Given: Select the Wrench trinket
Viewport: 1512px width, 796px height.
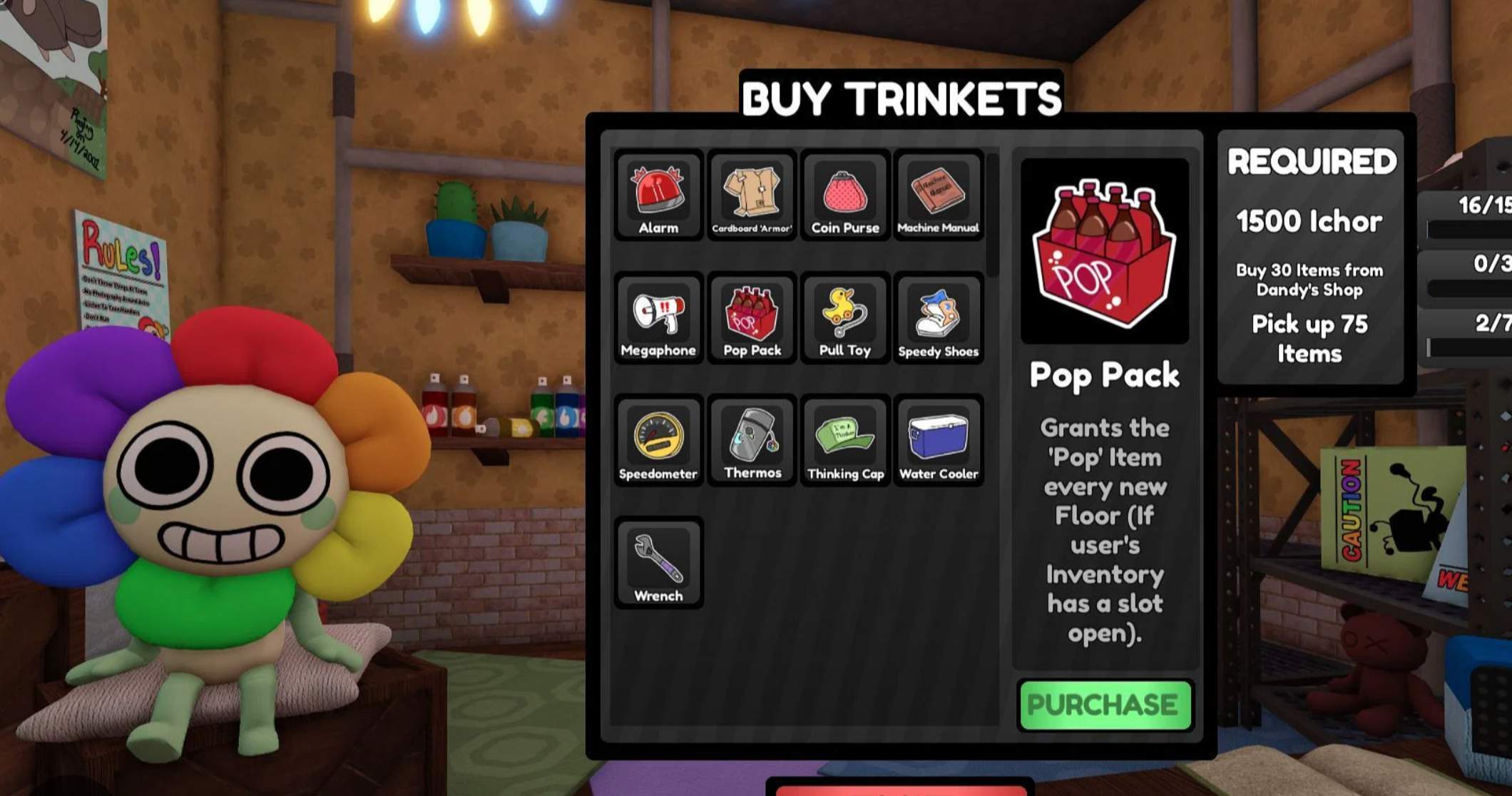Looking at the screenshot, I should pos(658,563).
